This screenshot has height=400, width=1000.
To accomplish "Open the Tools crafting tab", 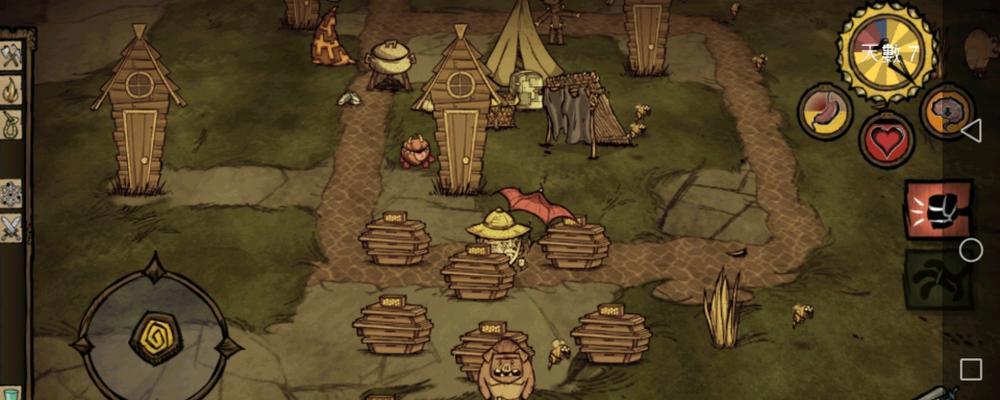I will click(x=11, y=56).
